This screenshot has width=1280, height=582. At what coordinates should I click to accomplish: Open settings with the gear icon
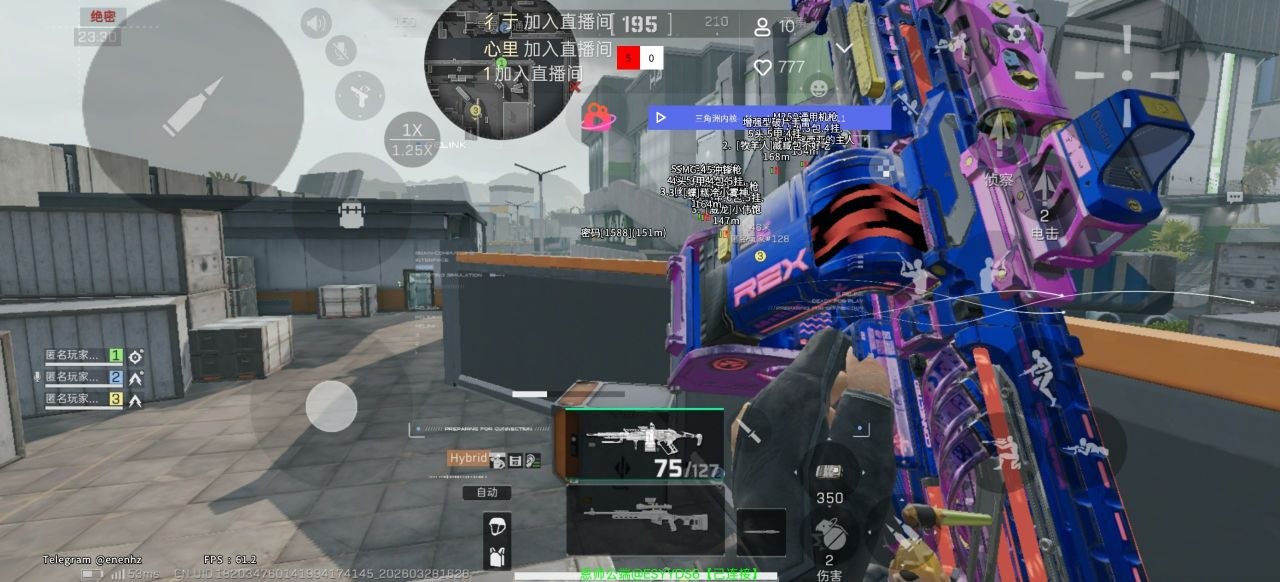pos(1016,33)
